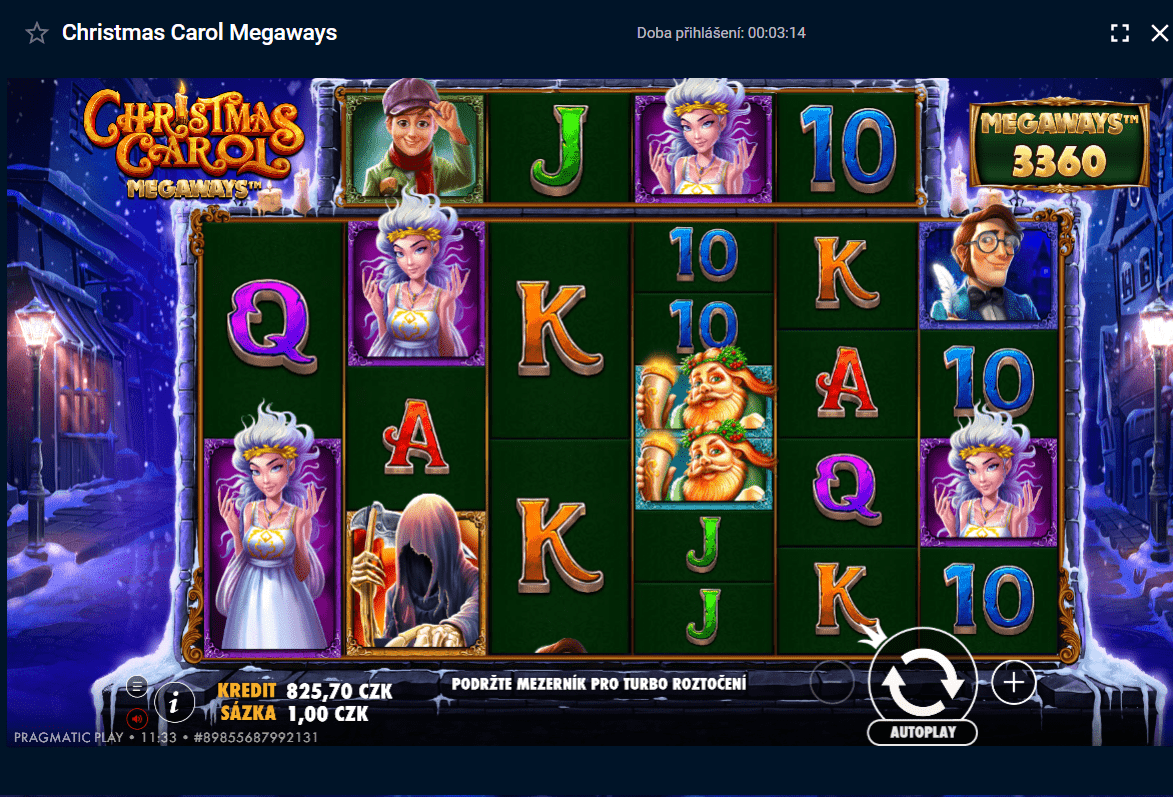Increase the bet with the plus button
The height and width of the screenshot is (797, 1173).
[1014, 683]
